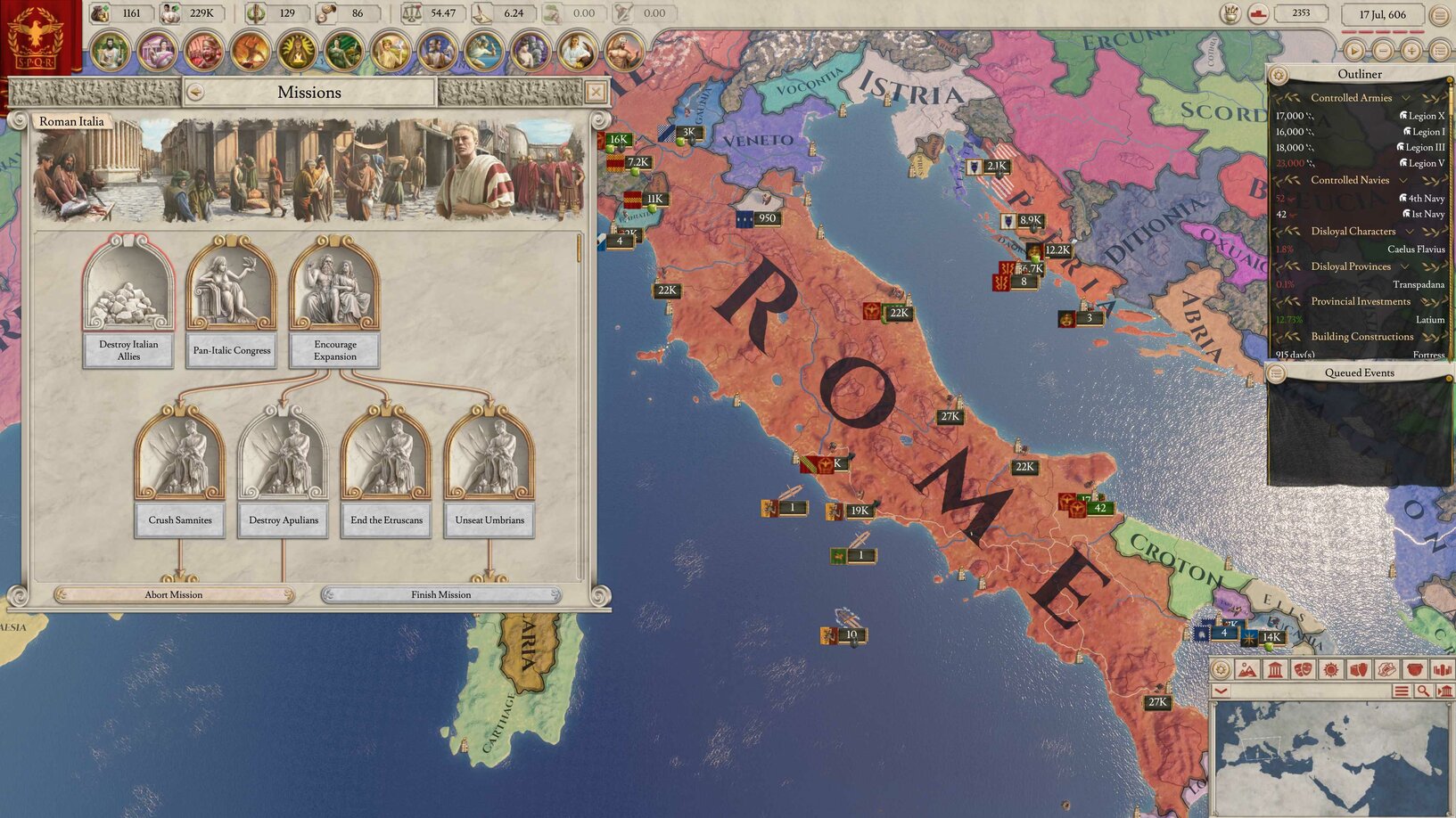Click the Finish Mission button

click(442, 594)
